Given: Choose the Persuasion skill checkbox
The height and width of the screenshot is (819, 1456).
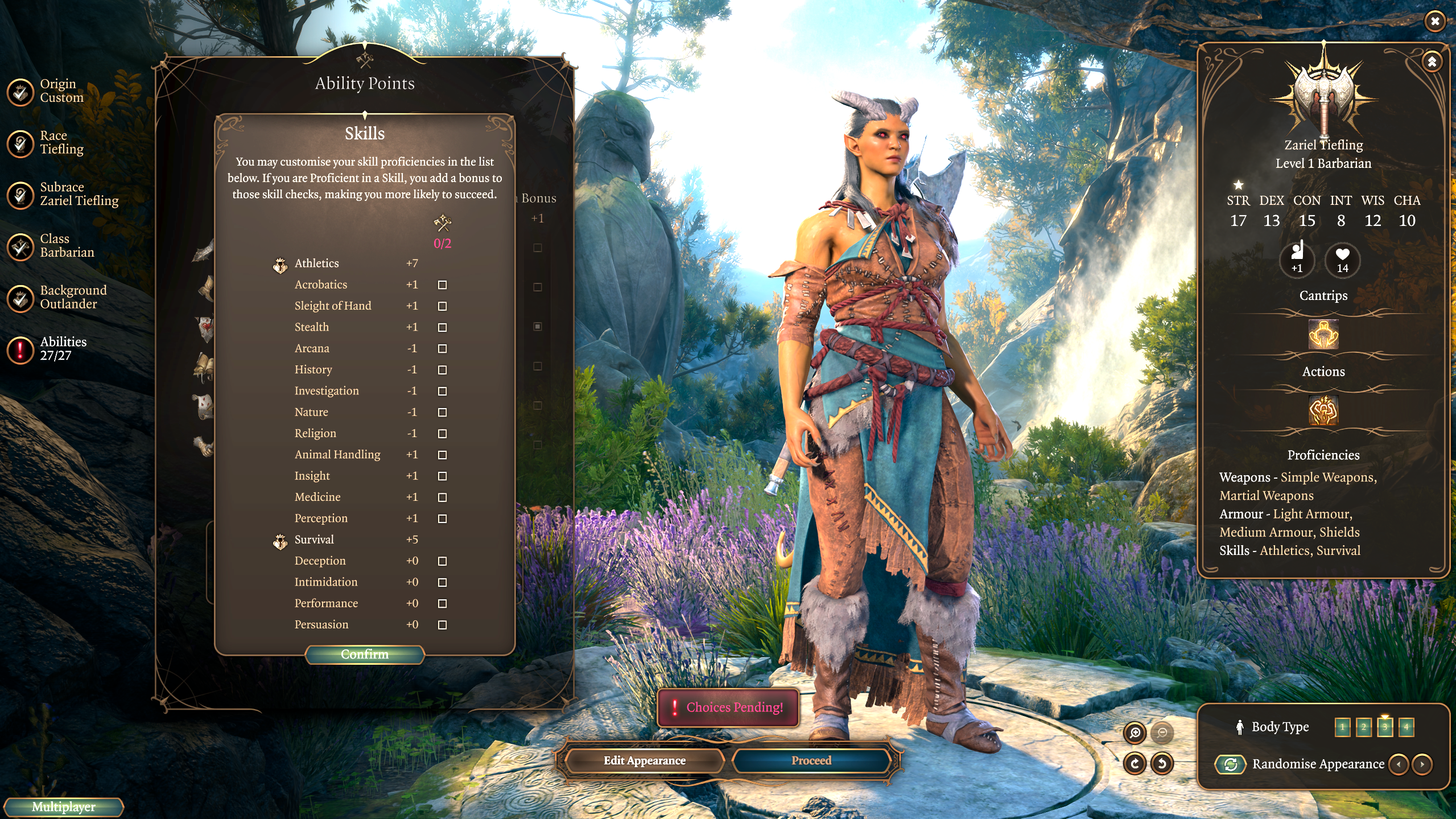Looking at the screenshot, I should (442, 625).
